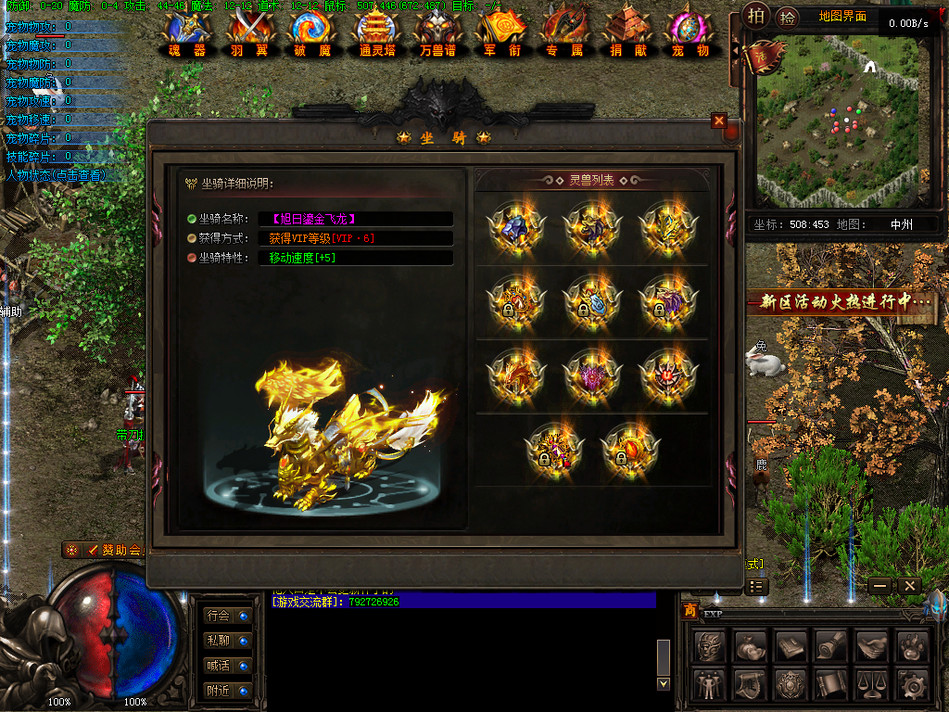The width and height of the screenshot is (949, 712).
Task: Click the 拍 auction button
Action: pos(757,16)
